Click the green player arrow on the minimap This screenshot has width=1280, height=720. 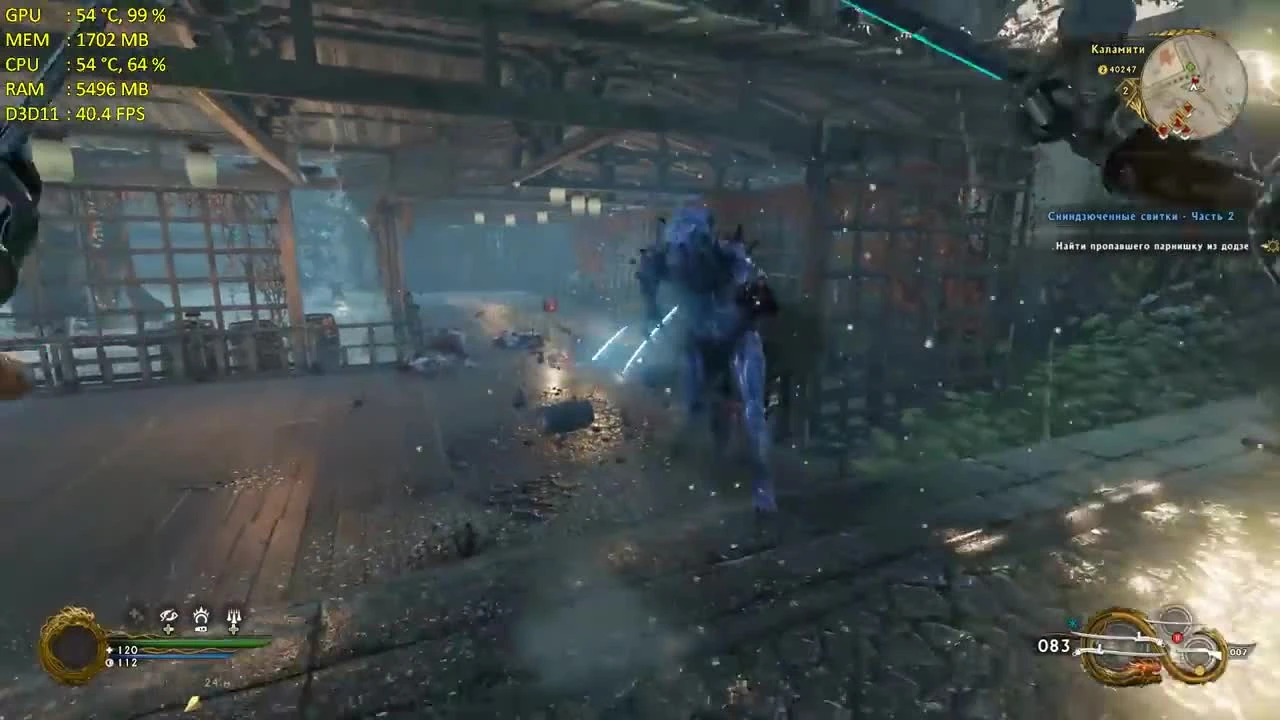1193,87
